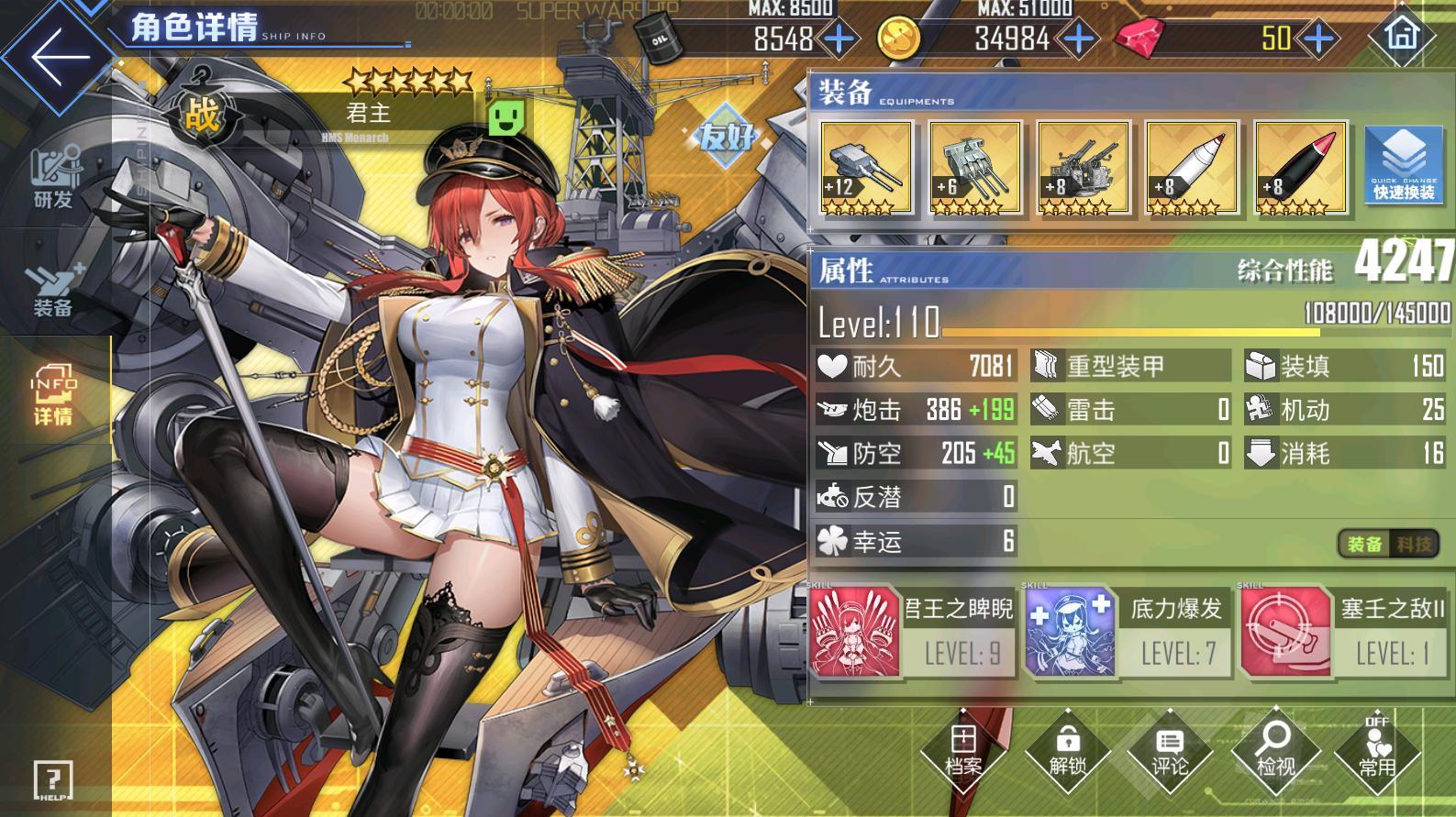Select the +8 anti-air gun equipment slot
This screenshot has height=817, width=1456.
(1083, 168)
